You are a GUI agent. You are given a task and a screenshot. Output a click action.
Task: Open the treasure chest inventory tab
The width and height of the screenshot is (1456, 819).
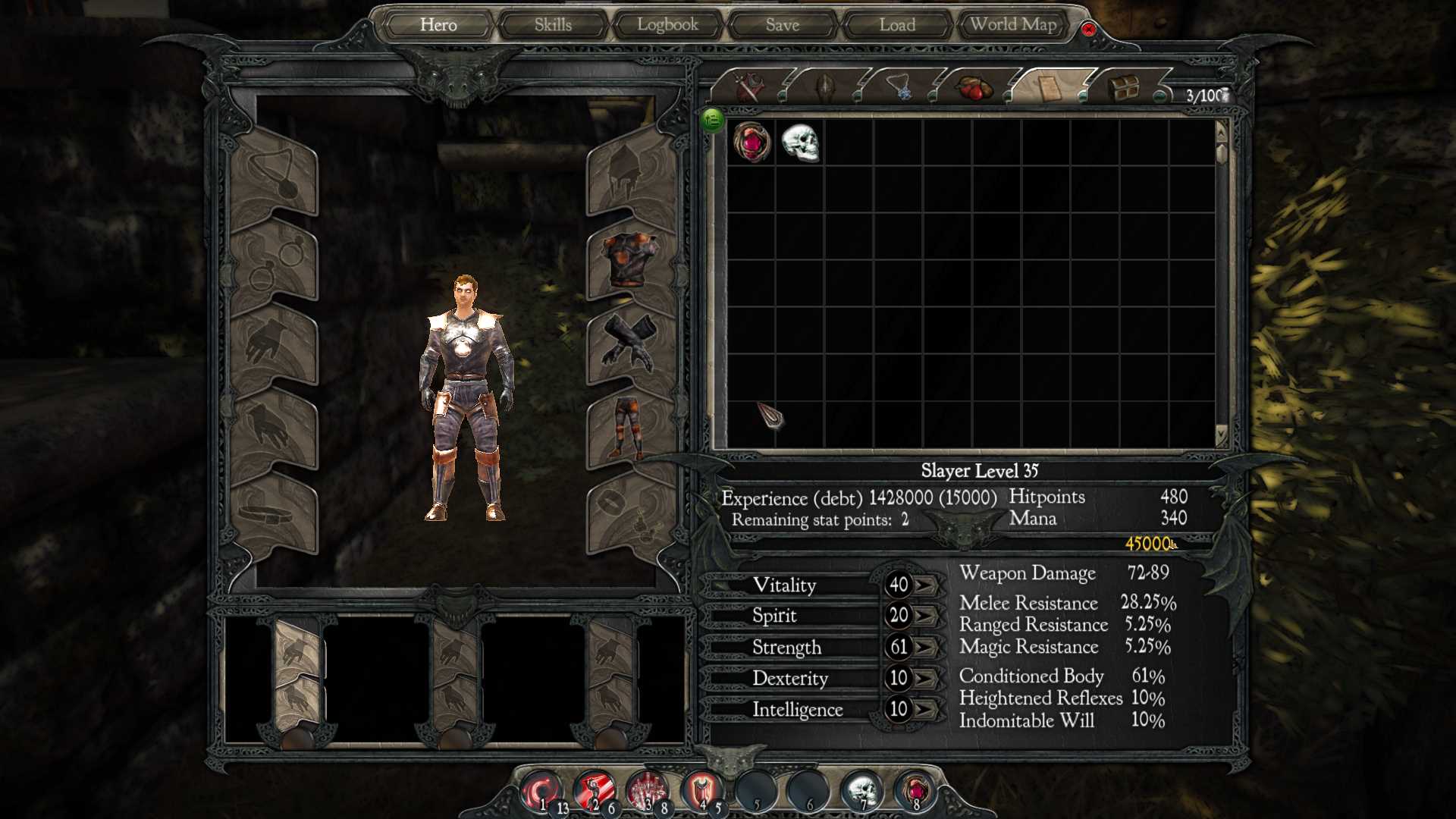tap(1123, 88)
